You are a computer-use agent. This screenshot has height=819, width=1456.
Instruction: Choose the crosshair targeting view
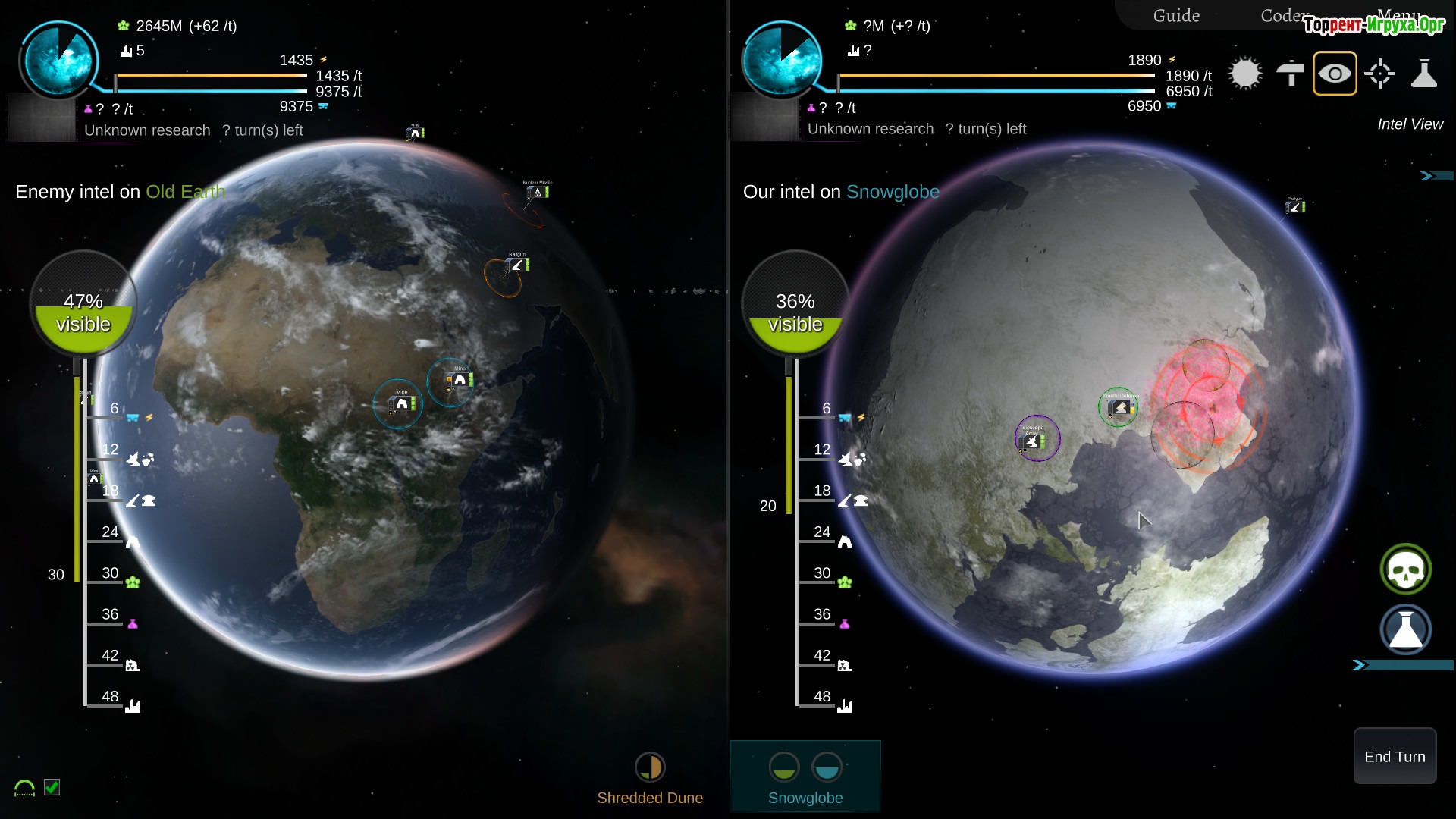tap(1379, 74)
